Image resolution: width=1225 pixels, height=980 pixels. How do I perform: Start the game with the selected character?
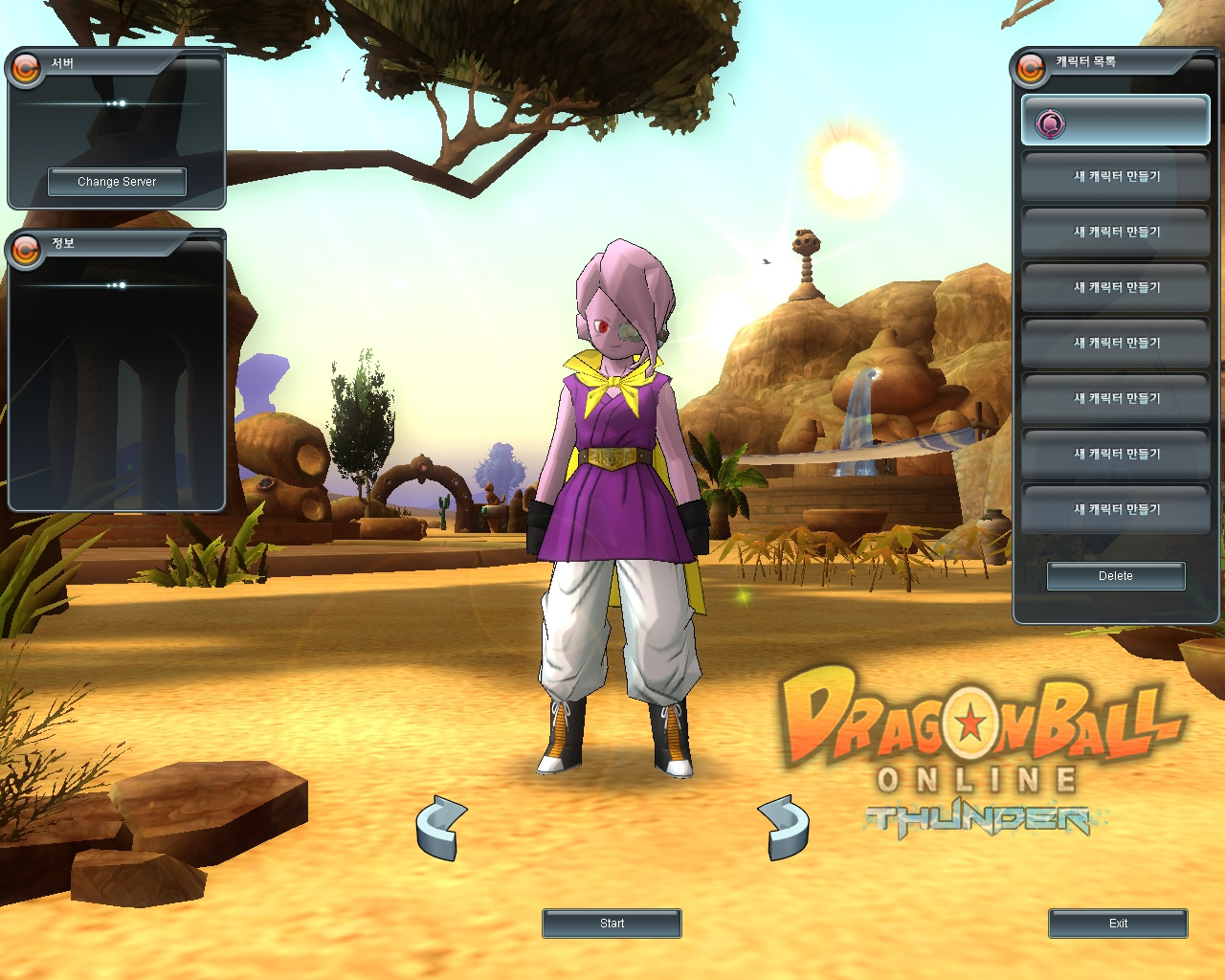[x=612, y=924]
